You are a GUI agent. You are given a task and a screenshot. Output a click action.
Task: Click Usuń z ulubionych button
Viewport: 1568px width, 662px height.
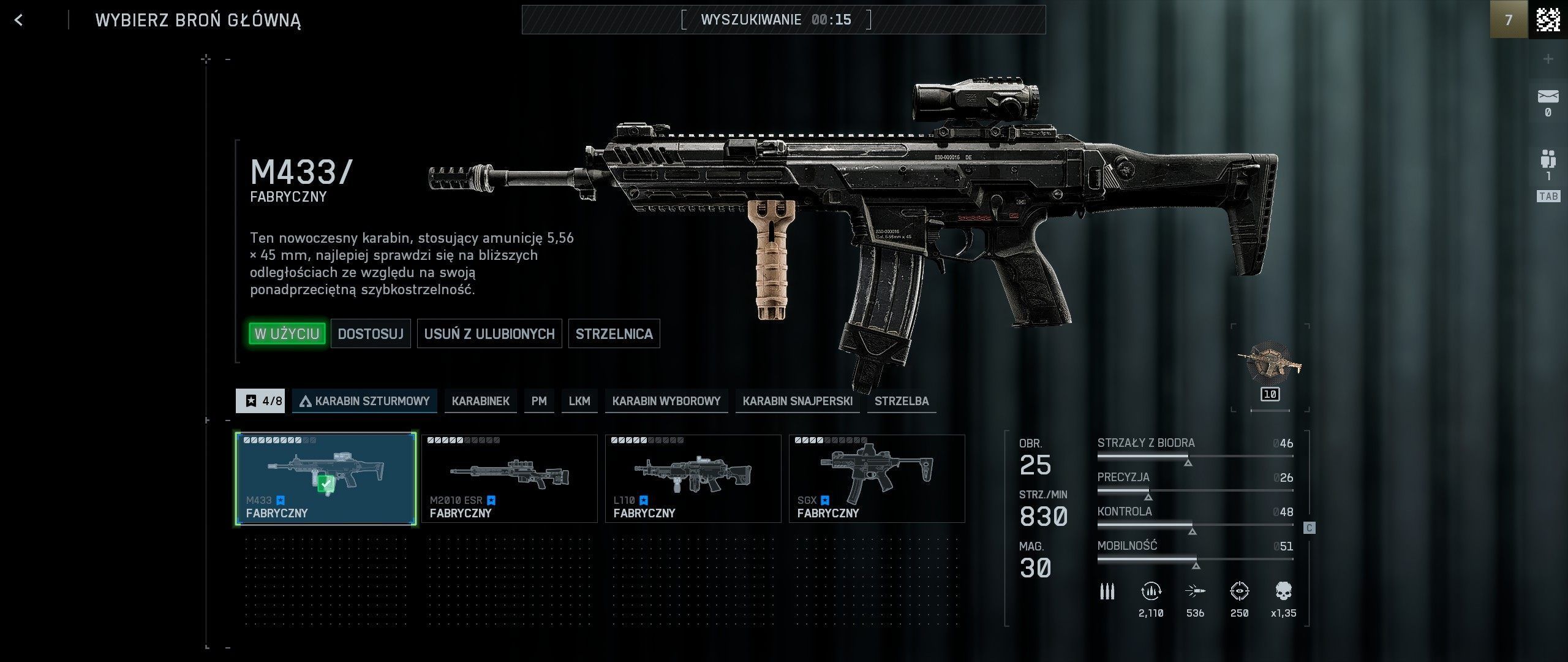489,333
